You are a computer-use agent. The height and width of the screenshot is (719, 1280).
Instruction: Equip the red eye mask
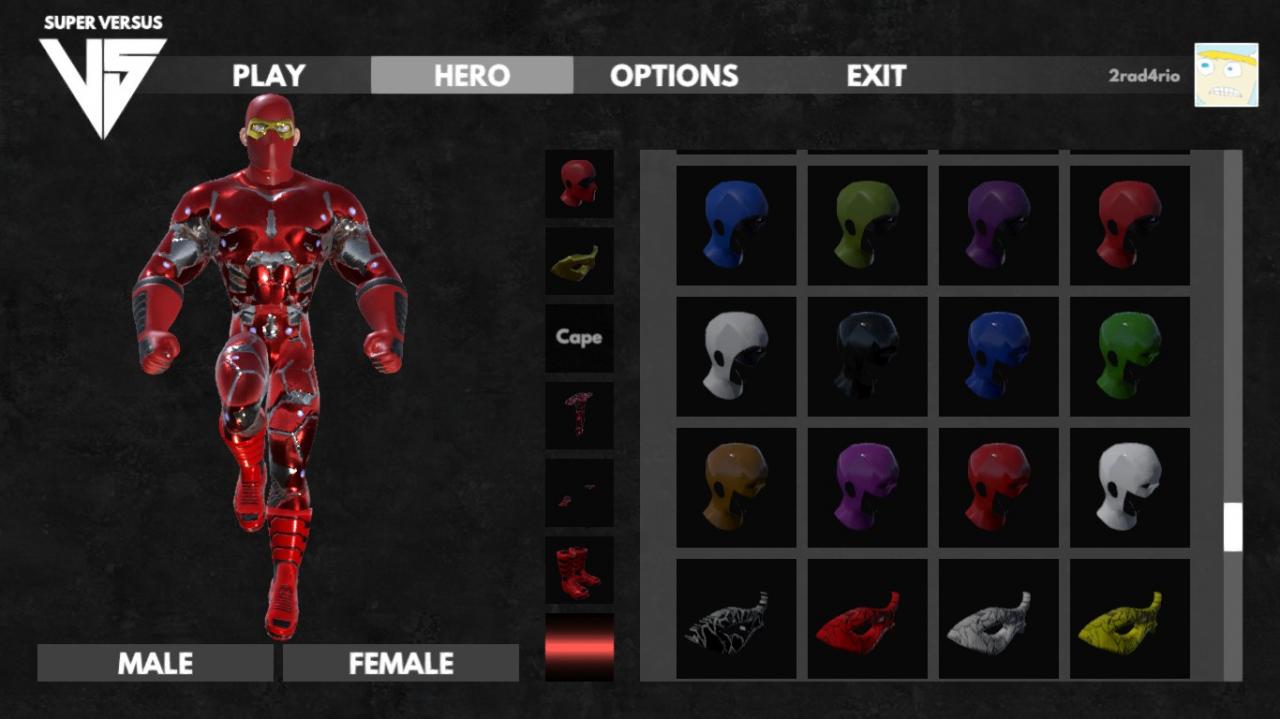[x=867, y=619]
